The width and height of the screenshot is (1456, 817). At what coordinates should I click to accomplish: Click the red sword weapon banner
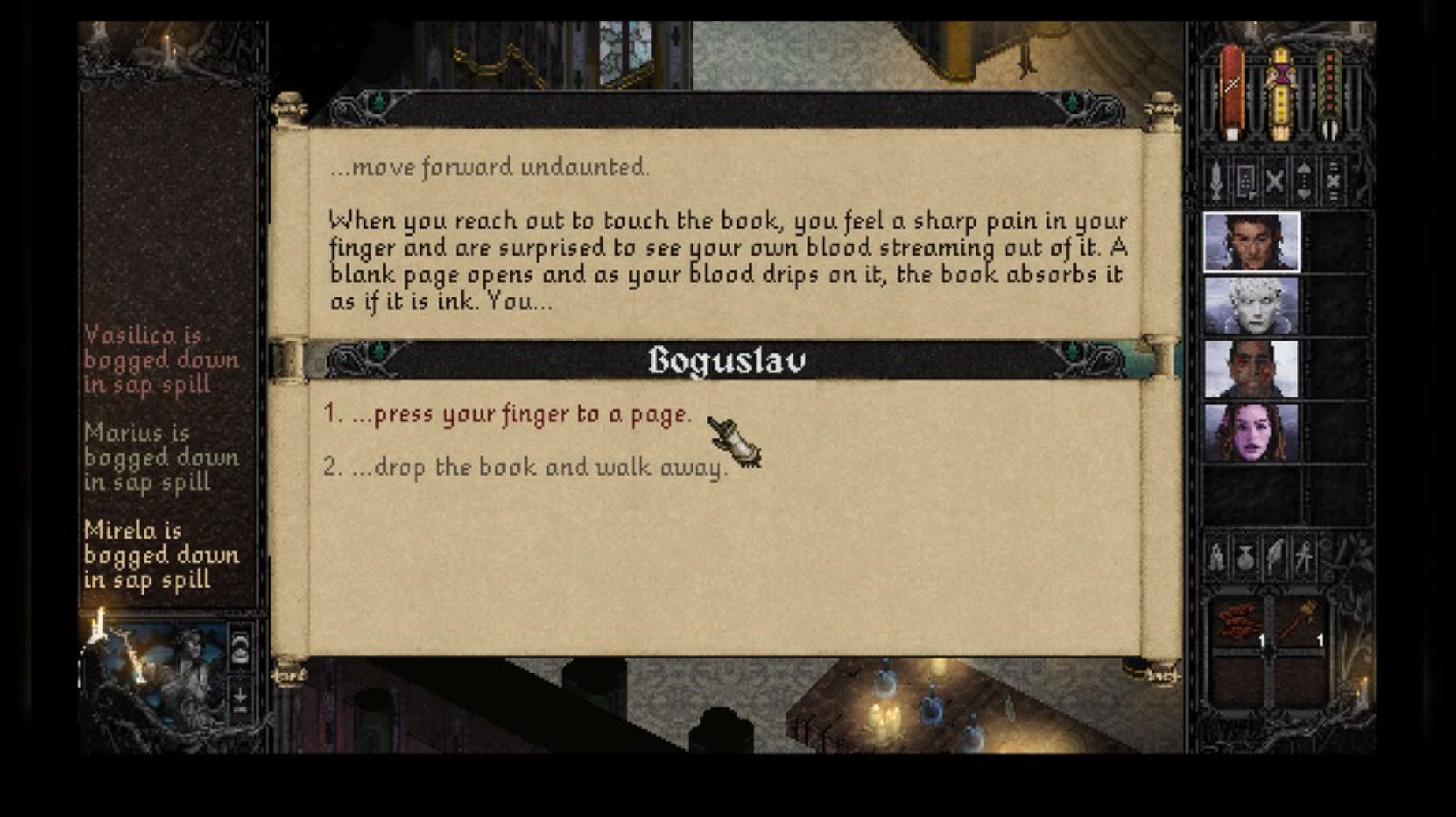[1231, 93]
